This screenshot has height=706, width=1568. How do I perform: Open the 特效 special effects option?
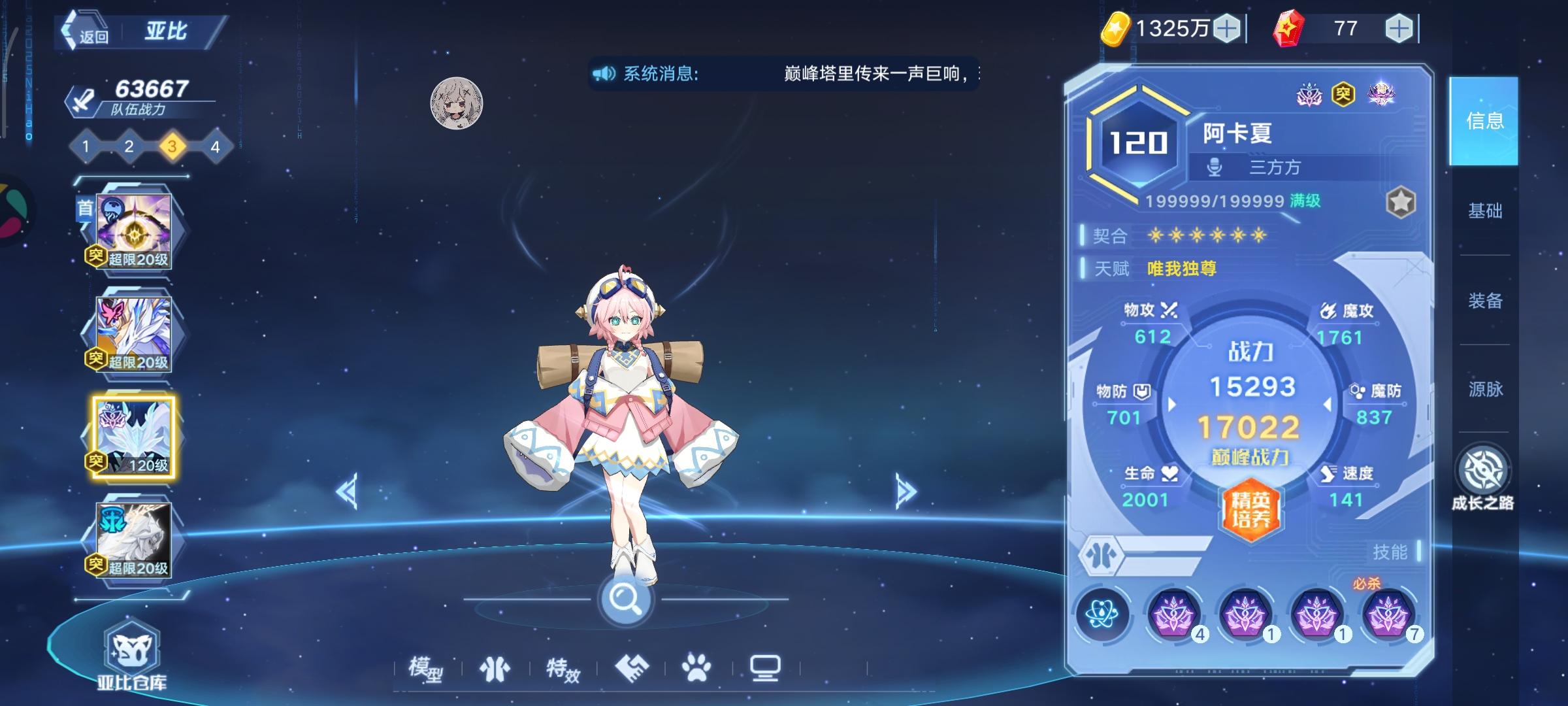coord(563,668)
